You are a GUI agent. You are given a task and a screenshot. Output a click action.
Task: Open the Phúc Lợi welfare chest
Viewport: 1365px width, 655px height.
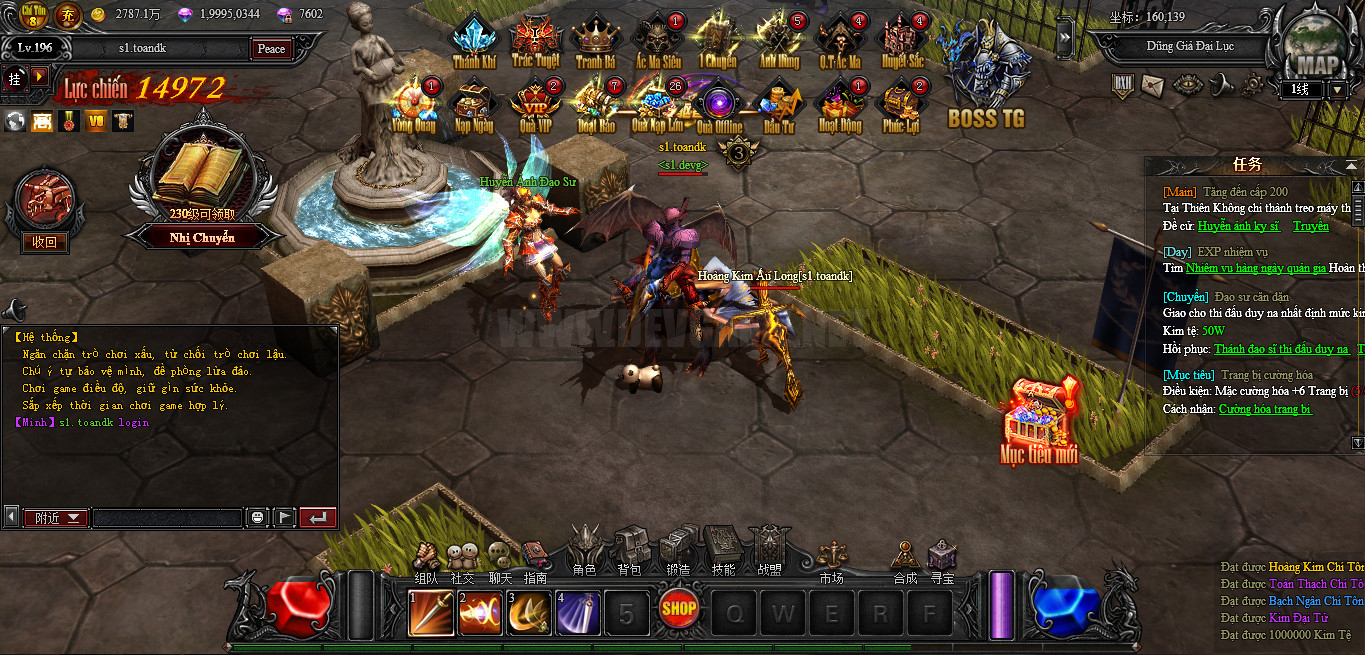click(x=900, y=104)
